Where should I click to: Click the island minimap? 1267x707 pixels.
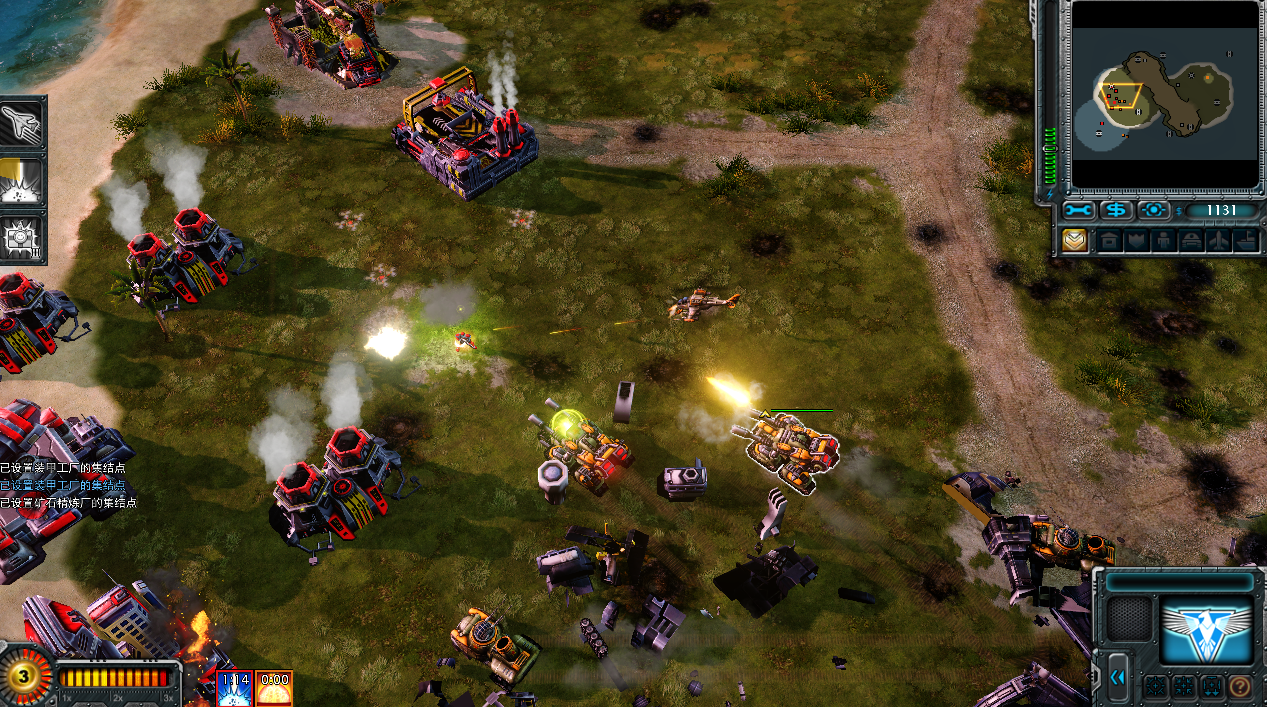point(1164,94)
